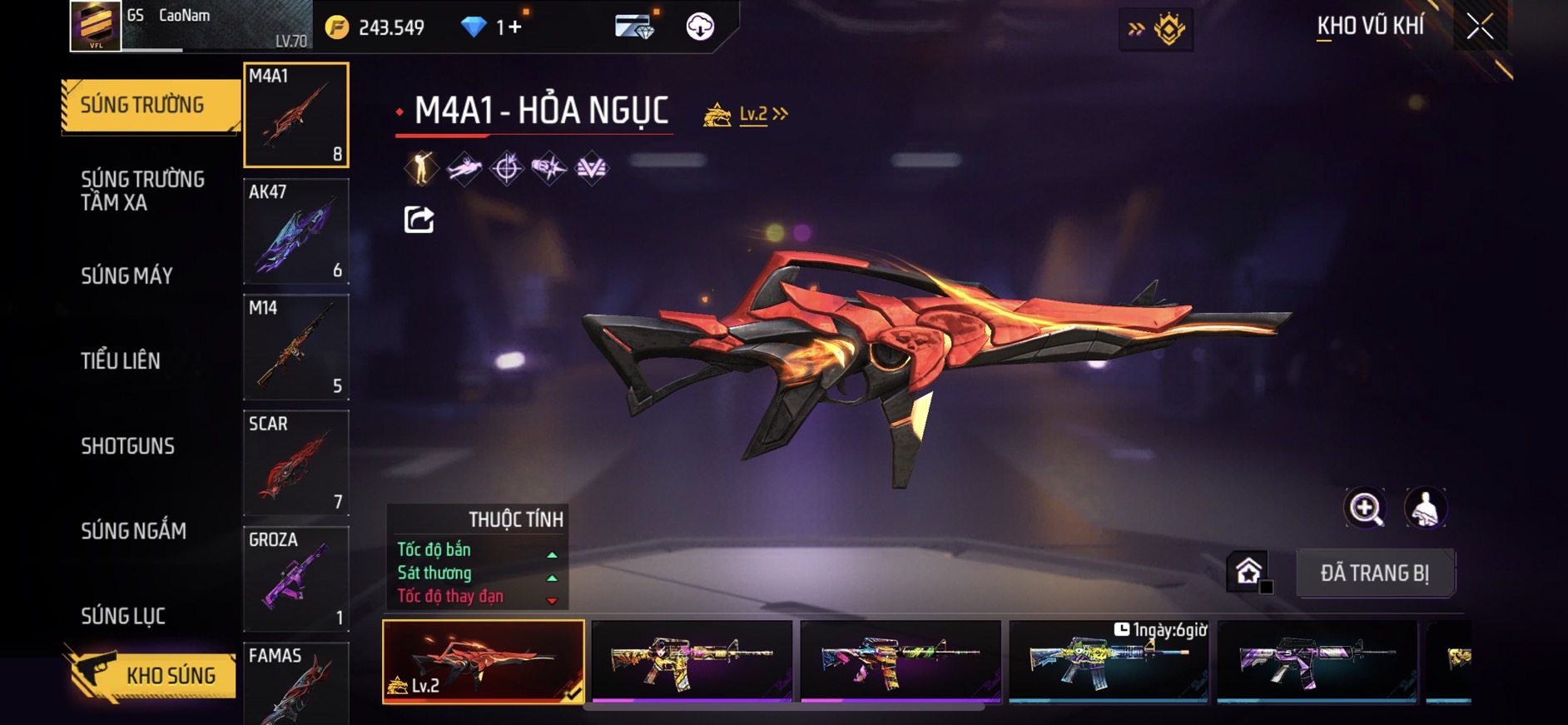Select the Tiểu Liên category
Viewport: 1568px width, 725px height.
point(121,361)
